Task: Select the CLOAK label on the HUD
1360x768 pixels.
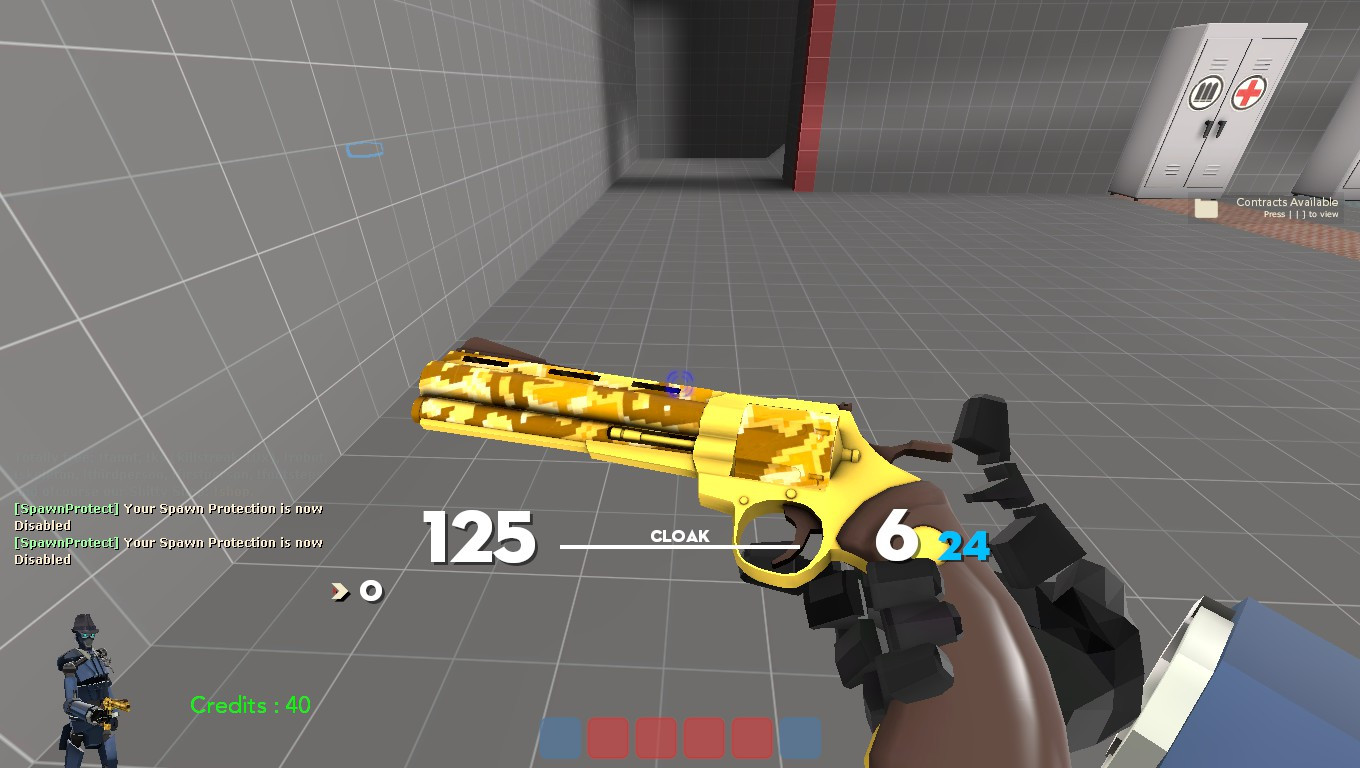Action: pyautogui.click(x=681, y=536)
